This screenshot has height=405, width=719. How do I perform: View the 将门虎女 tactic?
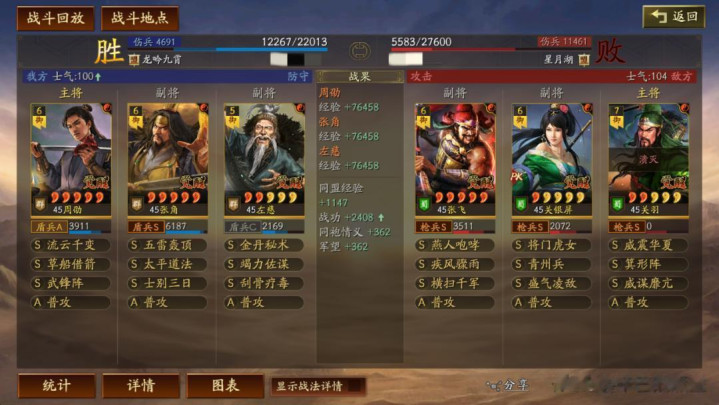(551, 245)
